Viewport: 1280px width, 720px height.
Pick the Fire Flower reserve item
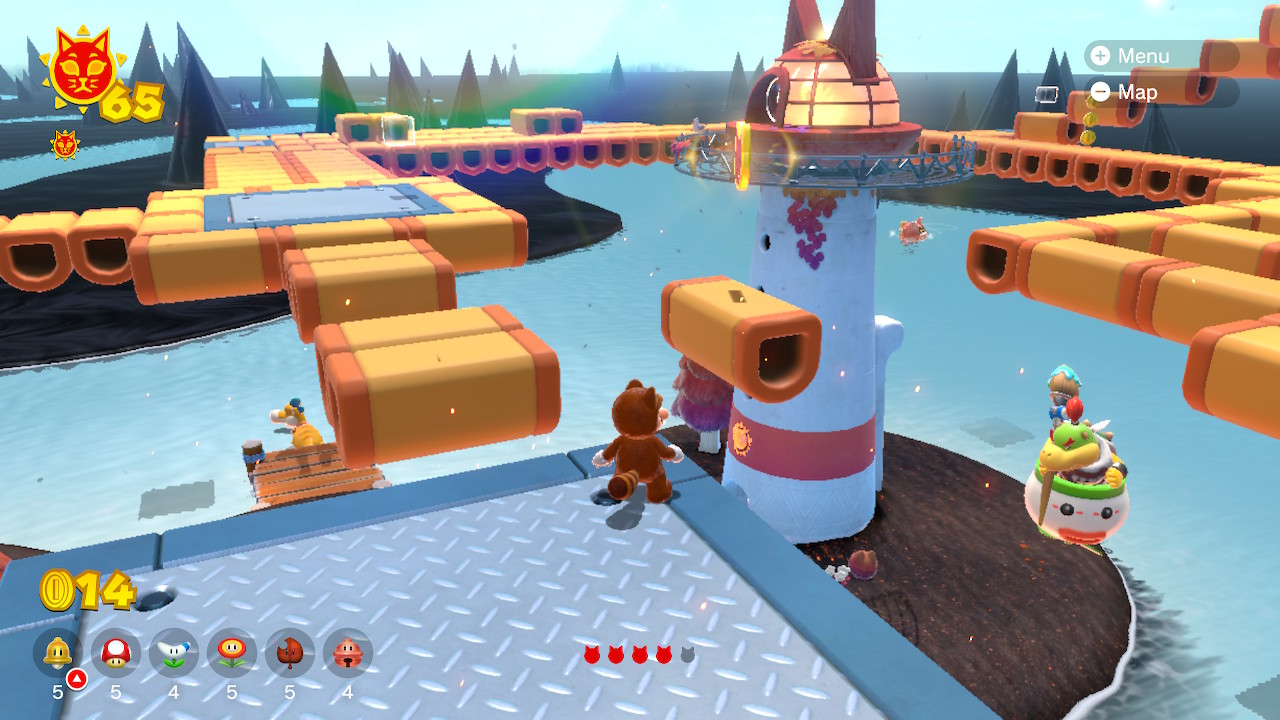tap(232, 653)
